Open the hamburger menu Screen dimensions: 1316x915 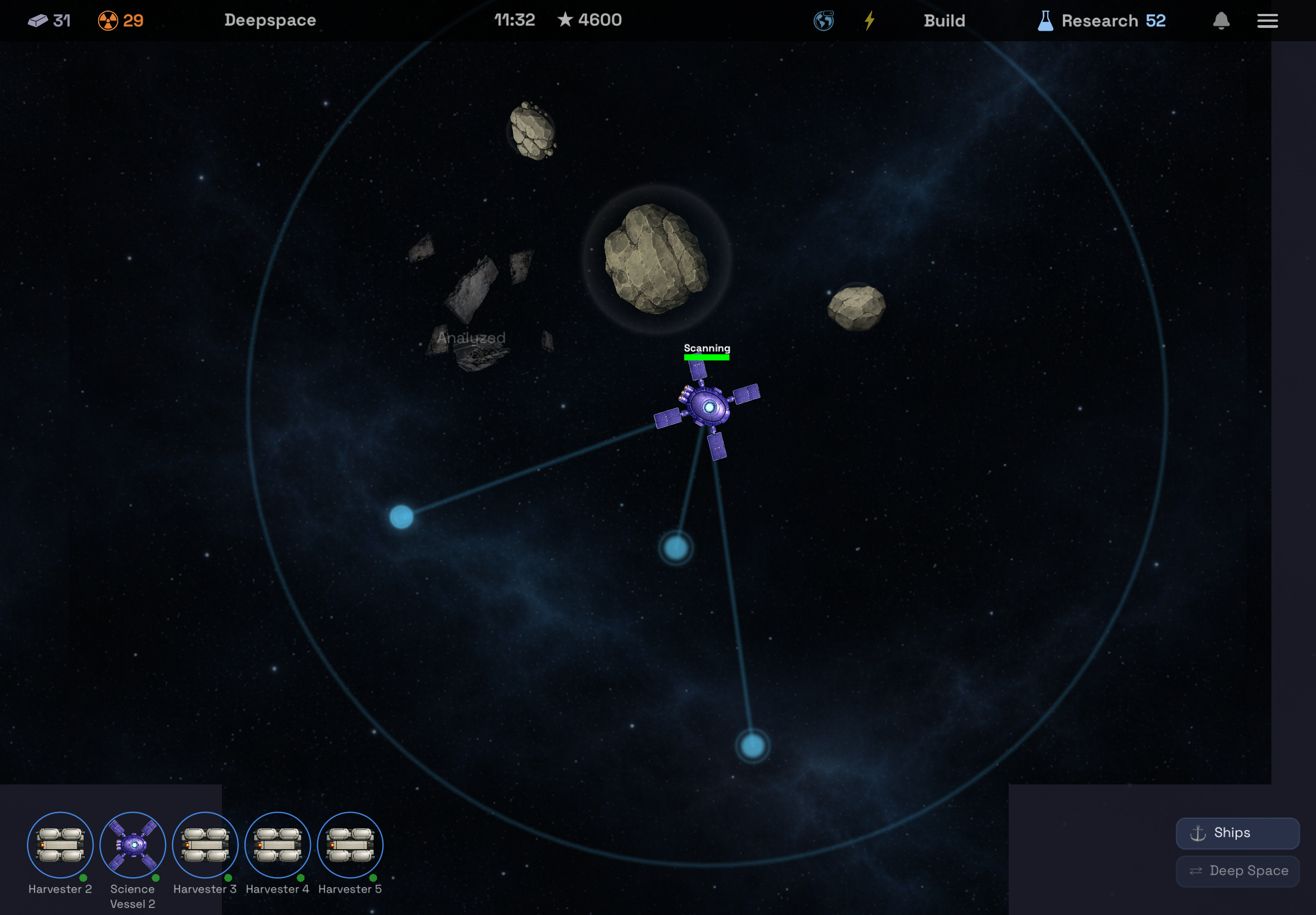pos(1268,21)
